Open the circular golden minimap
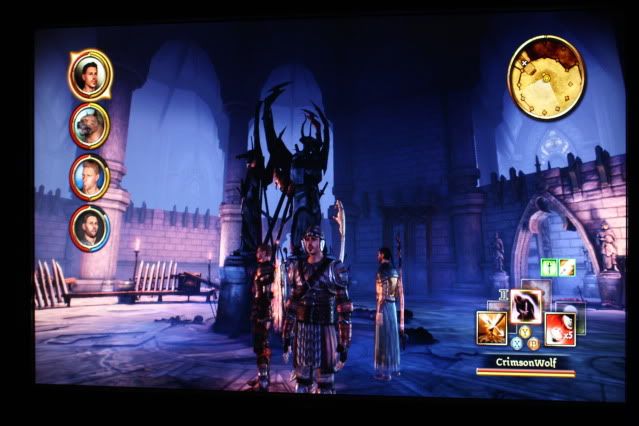Viewport: 639px width, 426px height. [x=546, y=76]
